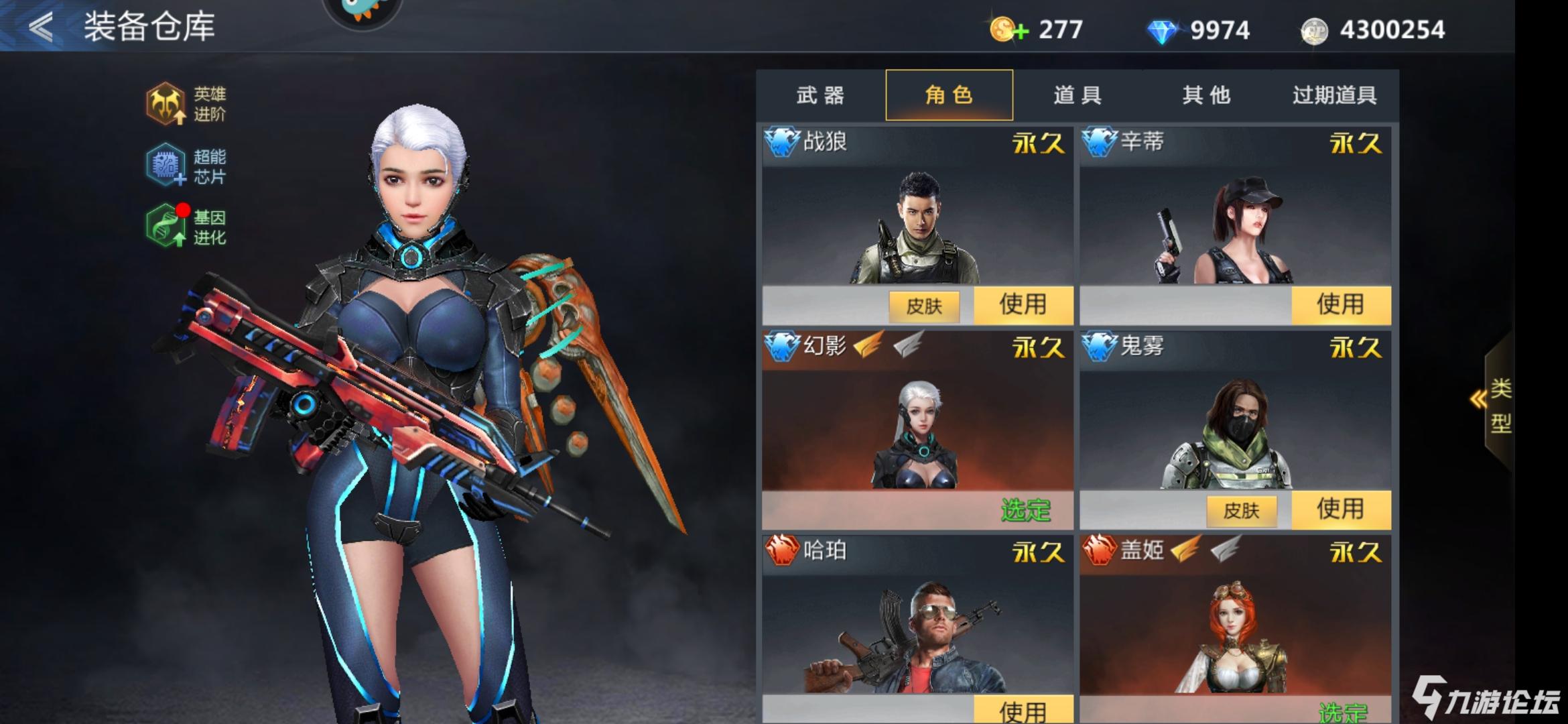View the 过期道具 tab
The width and height of the screenshot is (1568, 724).
pyautogui.click(x=1334, y=95)
